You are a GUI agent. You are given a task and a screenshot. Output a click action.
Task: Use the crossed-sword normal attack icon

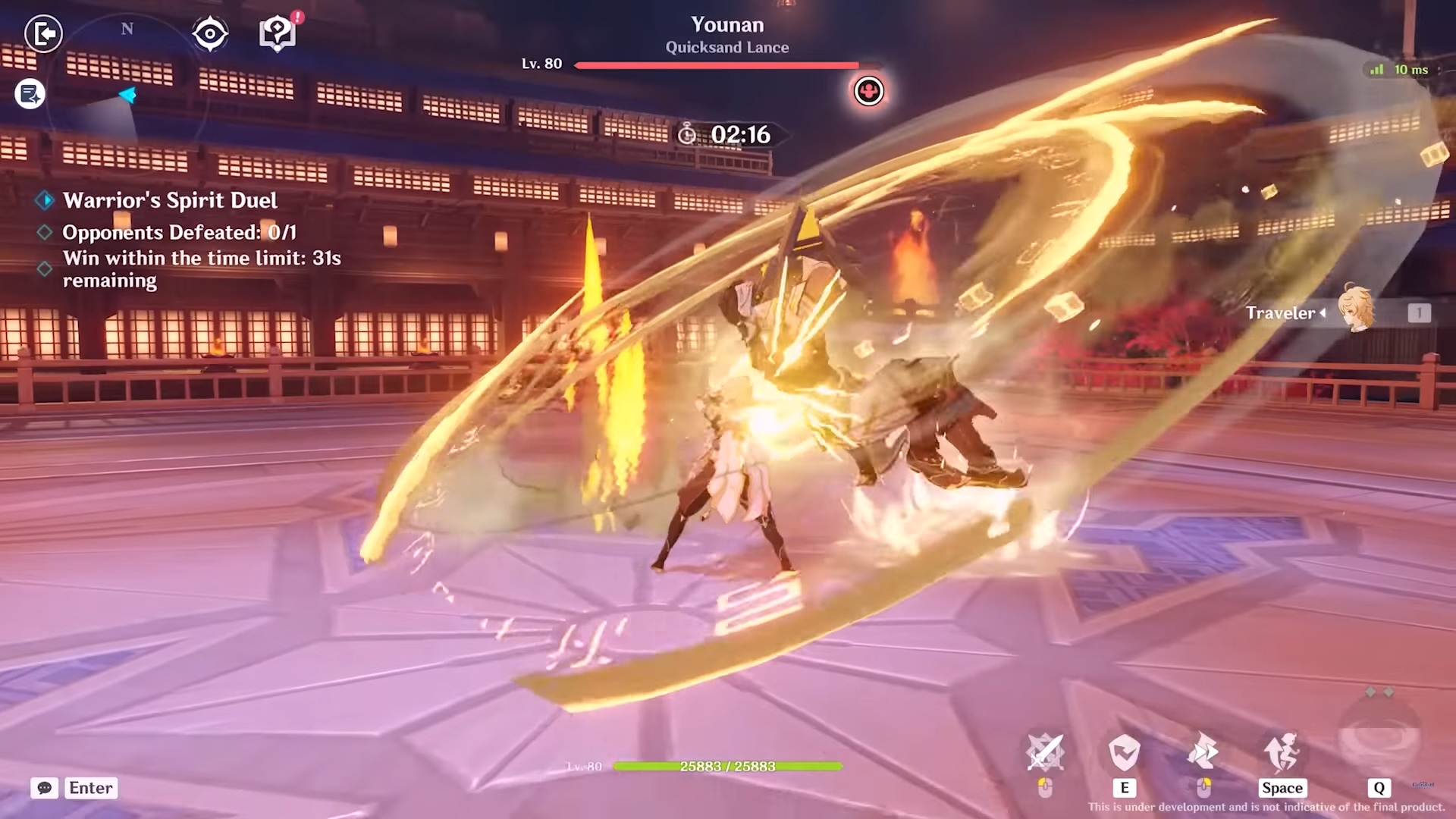(x=1045, y=753)
